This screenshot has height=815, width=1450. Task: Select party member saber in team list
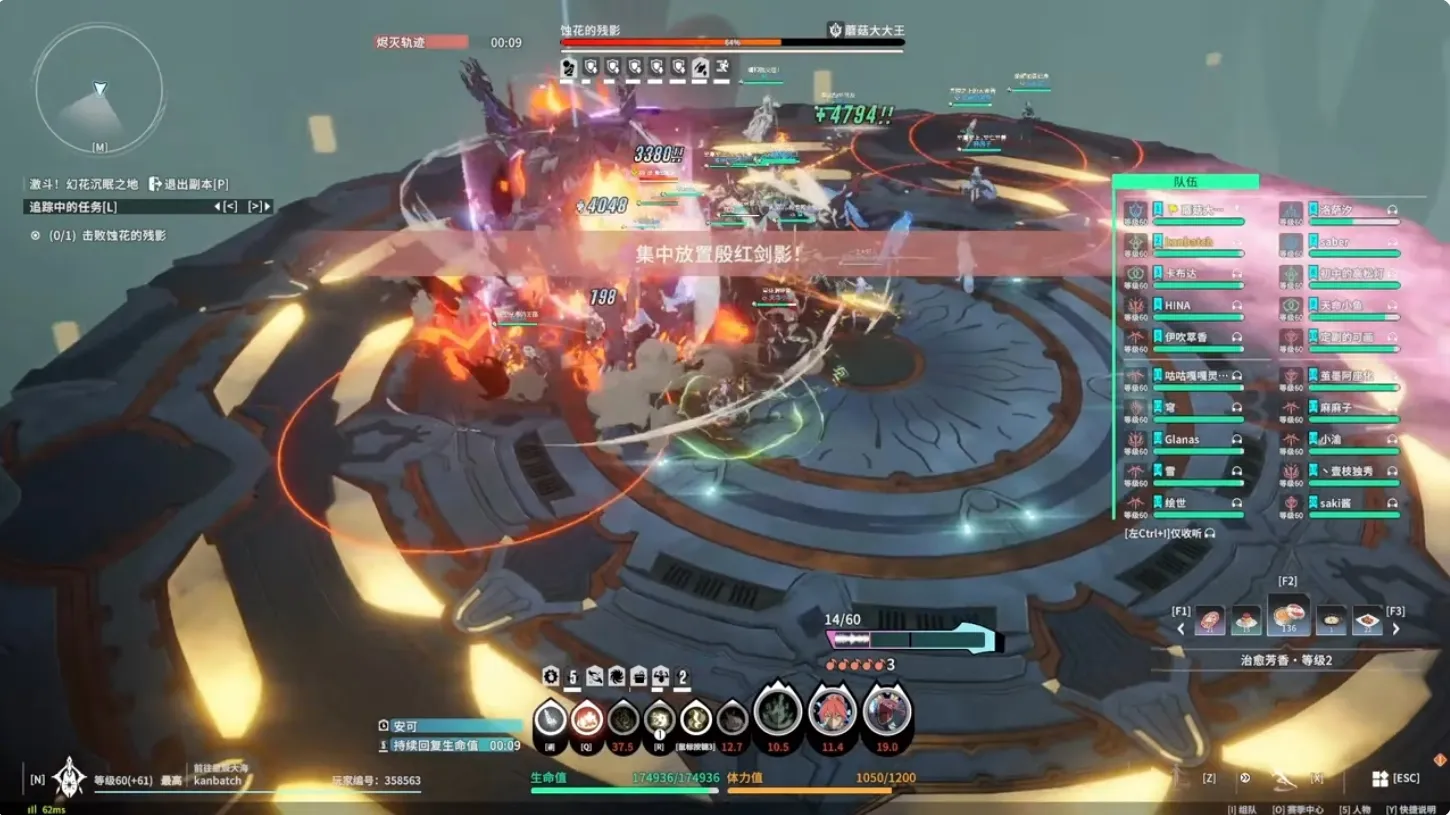(1334, 242)
